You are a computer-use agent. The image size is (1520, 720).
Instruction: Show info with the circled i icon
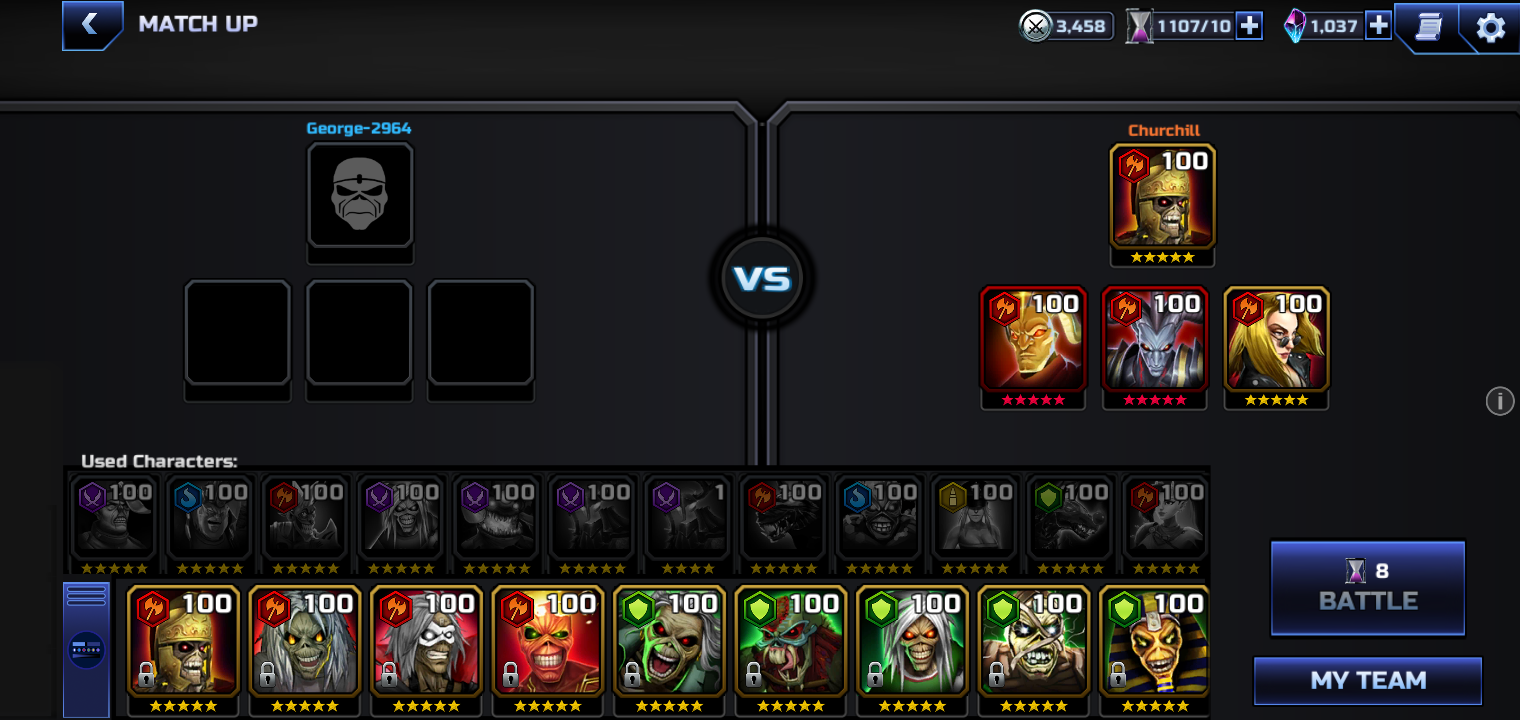[1499, 401]
